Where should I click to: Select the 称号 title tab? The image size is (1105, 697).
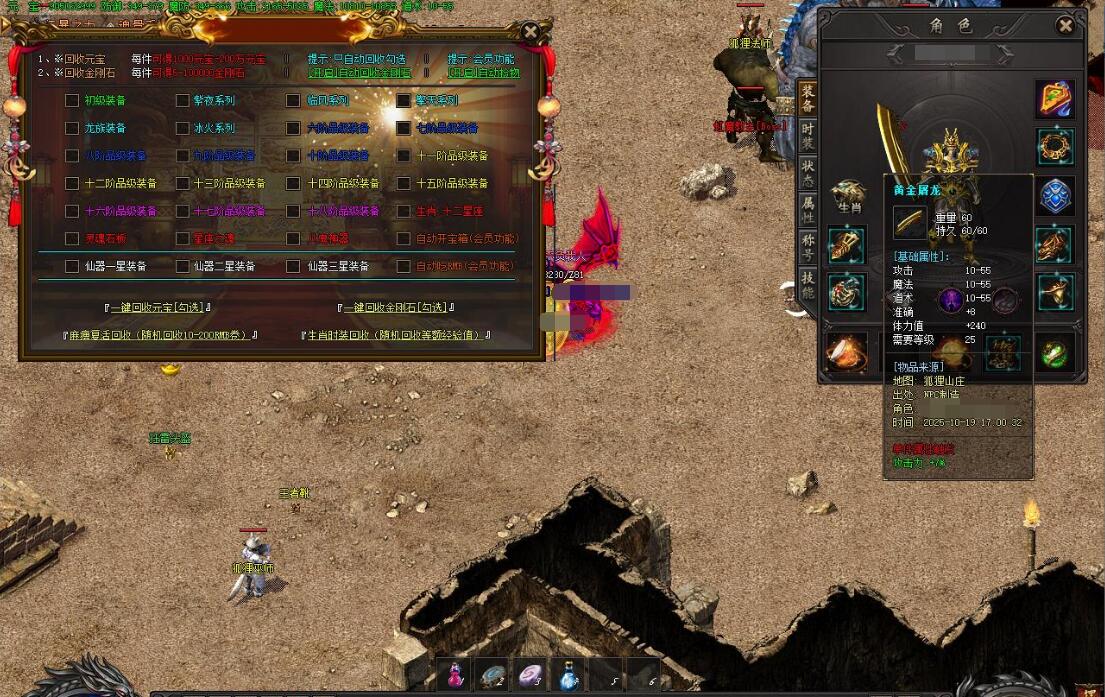[x=808, y=246]
